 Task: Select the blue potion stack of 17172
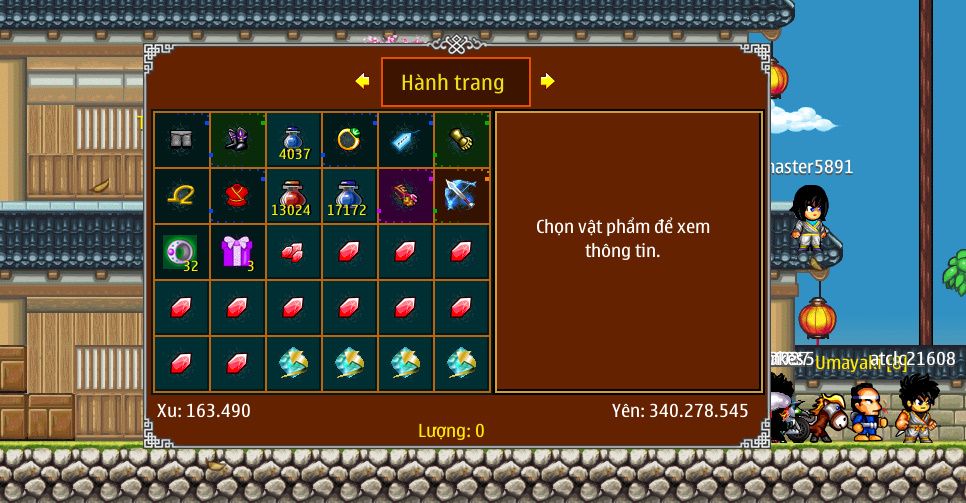(349, 196)
